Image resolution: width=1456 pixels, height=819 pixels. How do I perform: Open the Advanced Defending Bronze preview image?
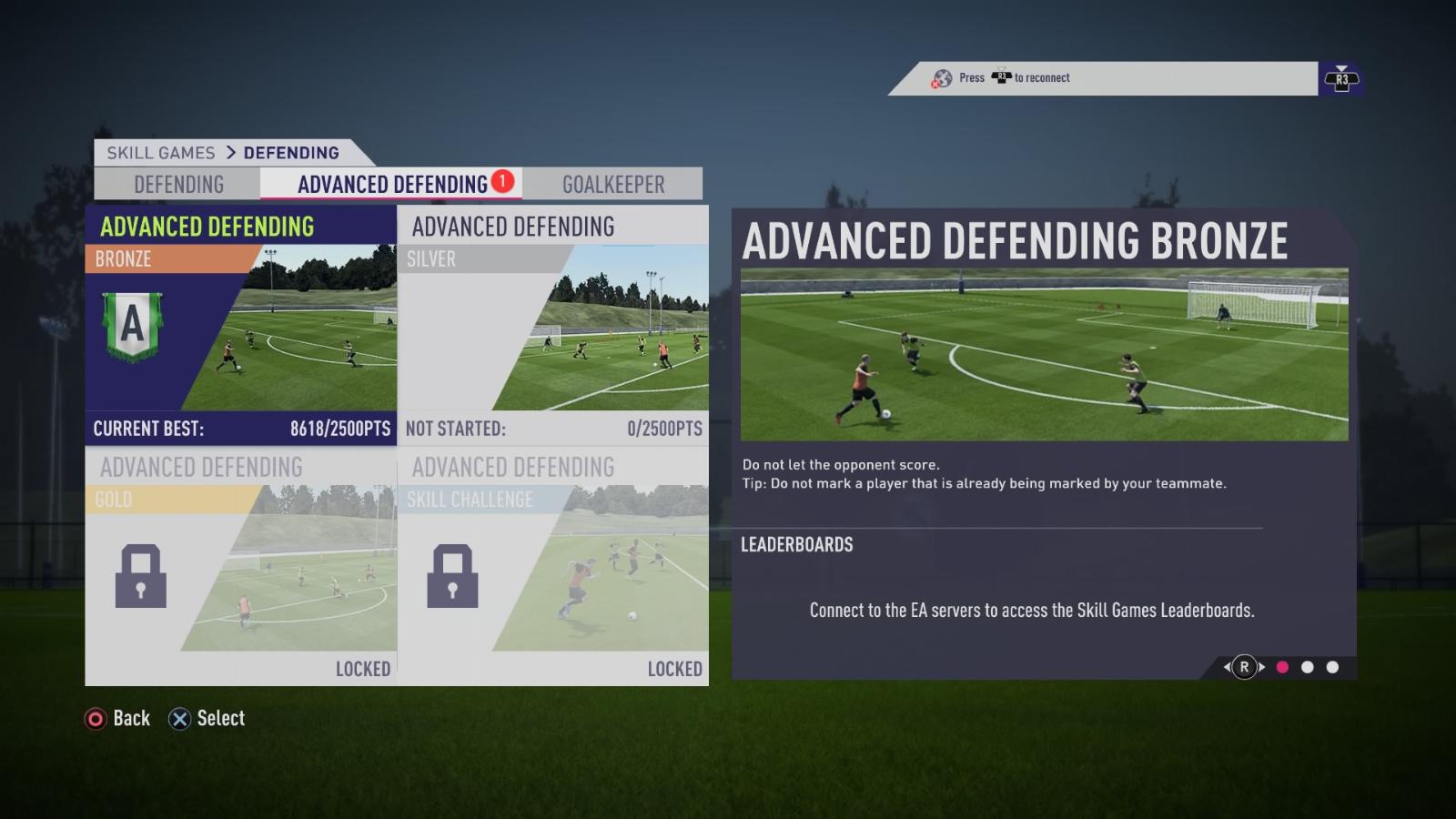[x=1044, y=354]
